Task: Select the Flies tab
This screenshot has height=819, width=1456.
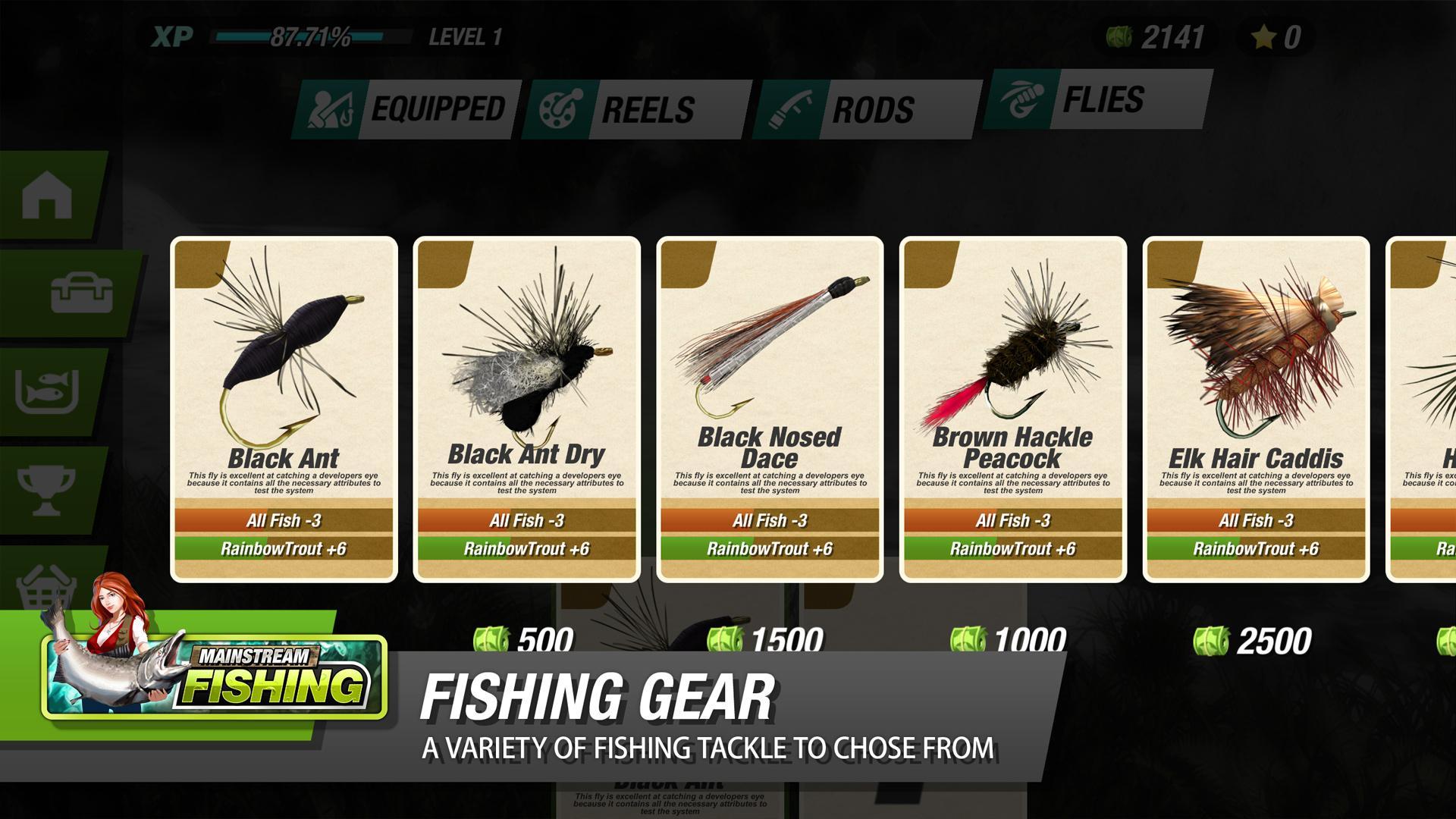Action: 1103,100
